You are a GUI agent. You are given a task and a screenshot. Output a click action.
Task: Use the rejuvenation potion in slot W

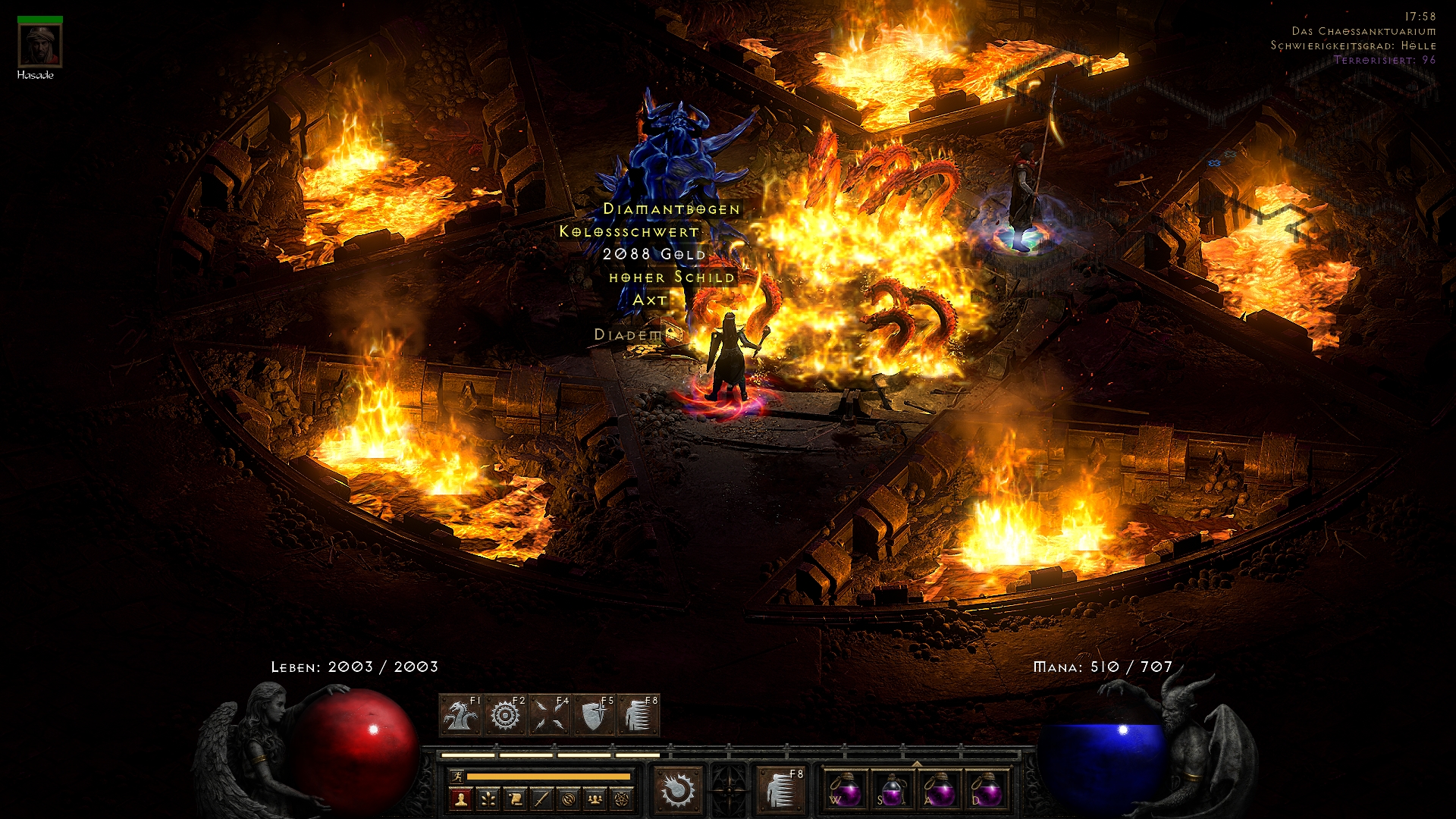click(845, 789)
